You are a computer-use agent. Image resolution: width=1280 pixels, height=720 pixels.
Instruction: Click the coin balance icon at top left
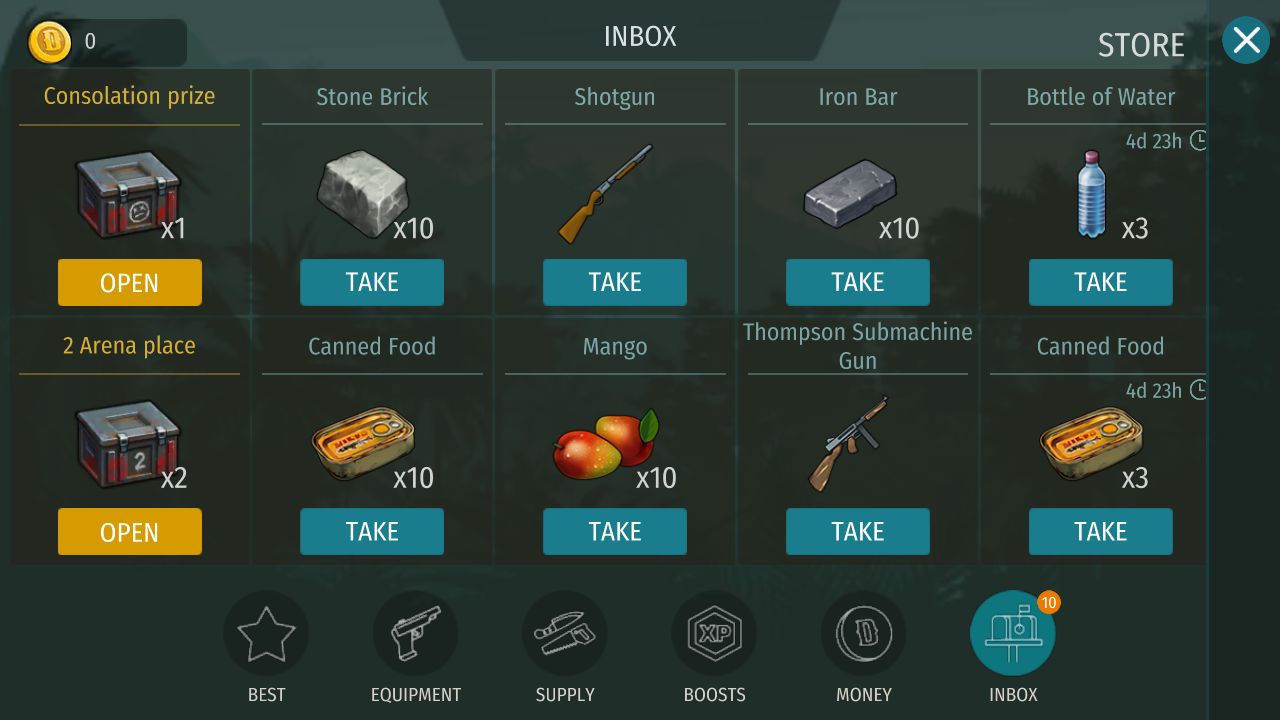50,42
